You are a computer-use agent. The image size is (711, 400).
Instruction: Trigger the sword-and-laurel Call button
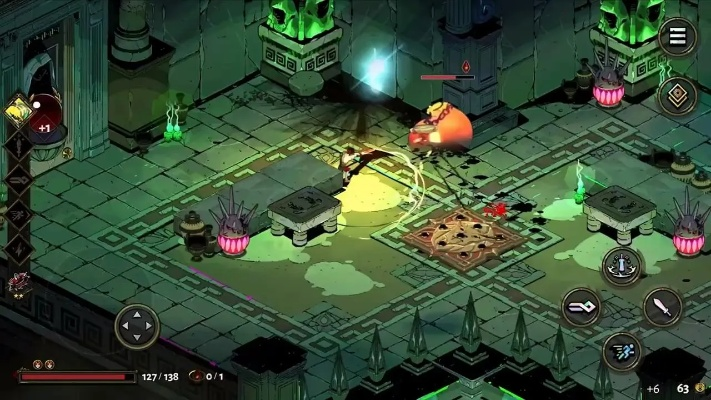tap(621, 266)
